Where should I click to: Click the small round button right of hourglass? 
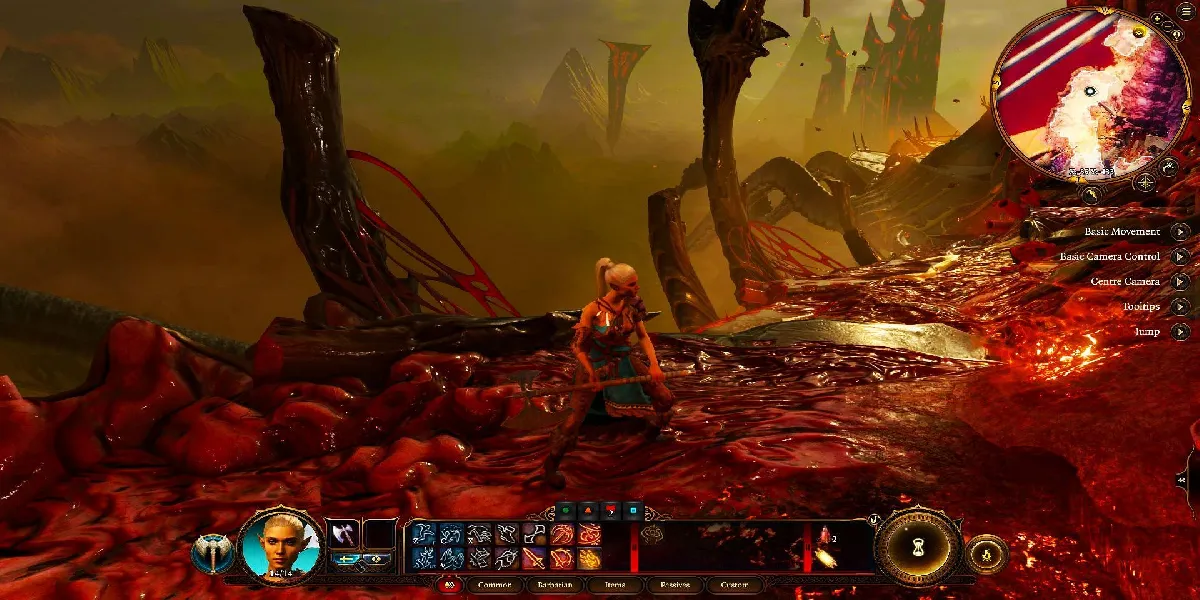(x=986, y=555)
